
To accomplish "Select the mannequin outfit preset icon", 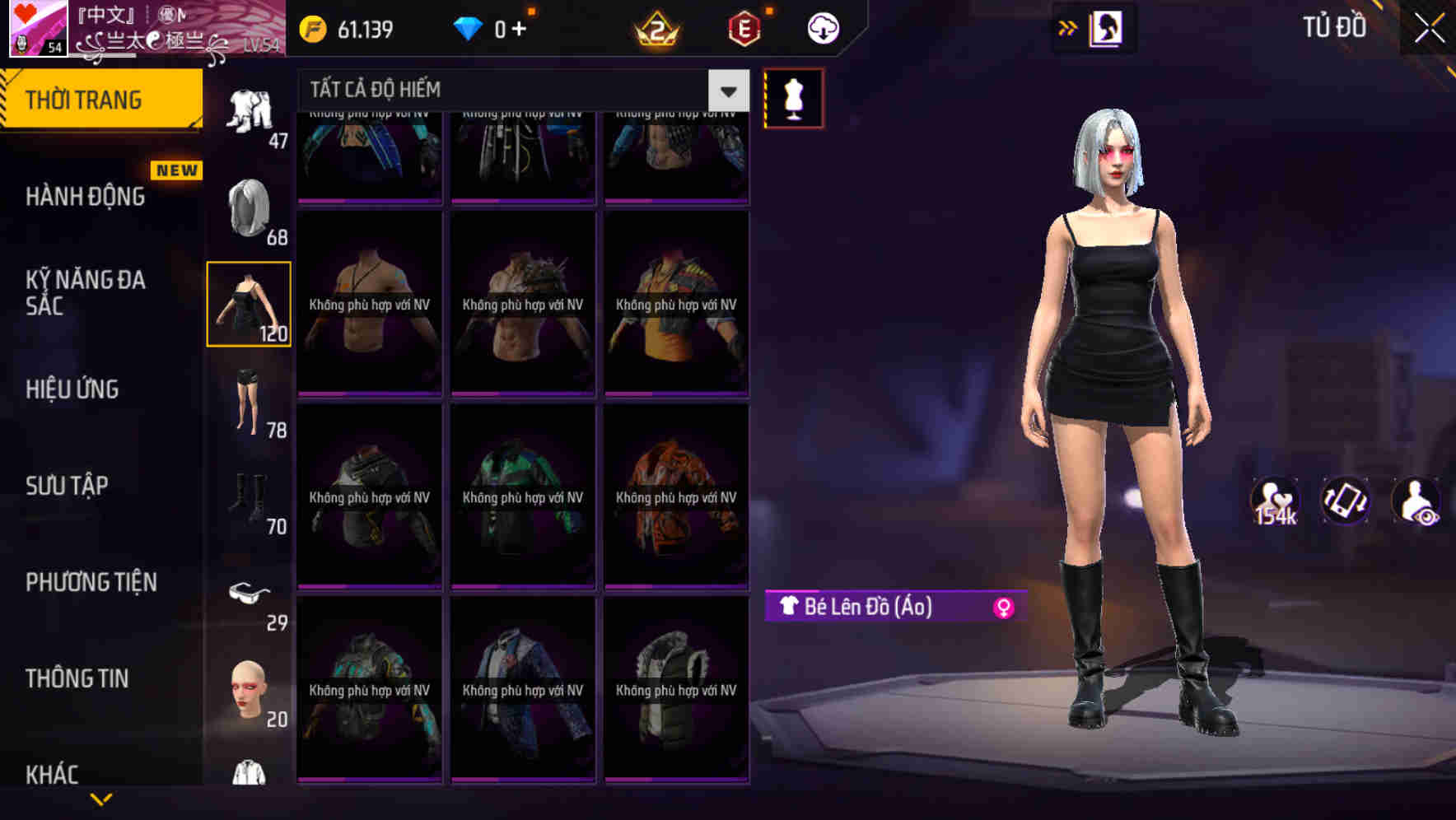I will (x=793, y=97).
